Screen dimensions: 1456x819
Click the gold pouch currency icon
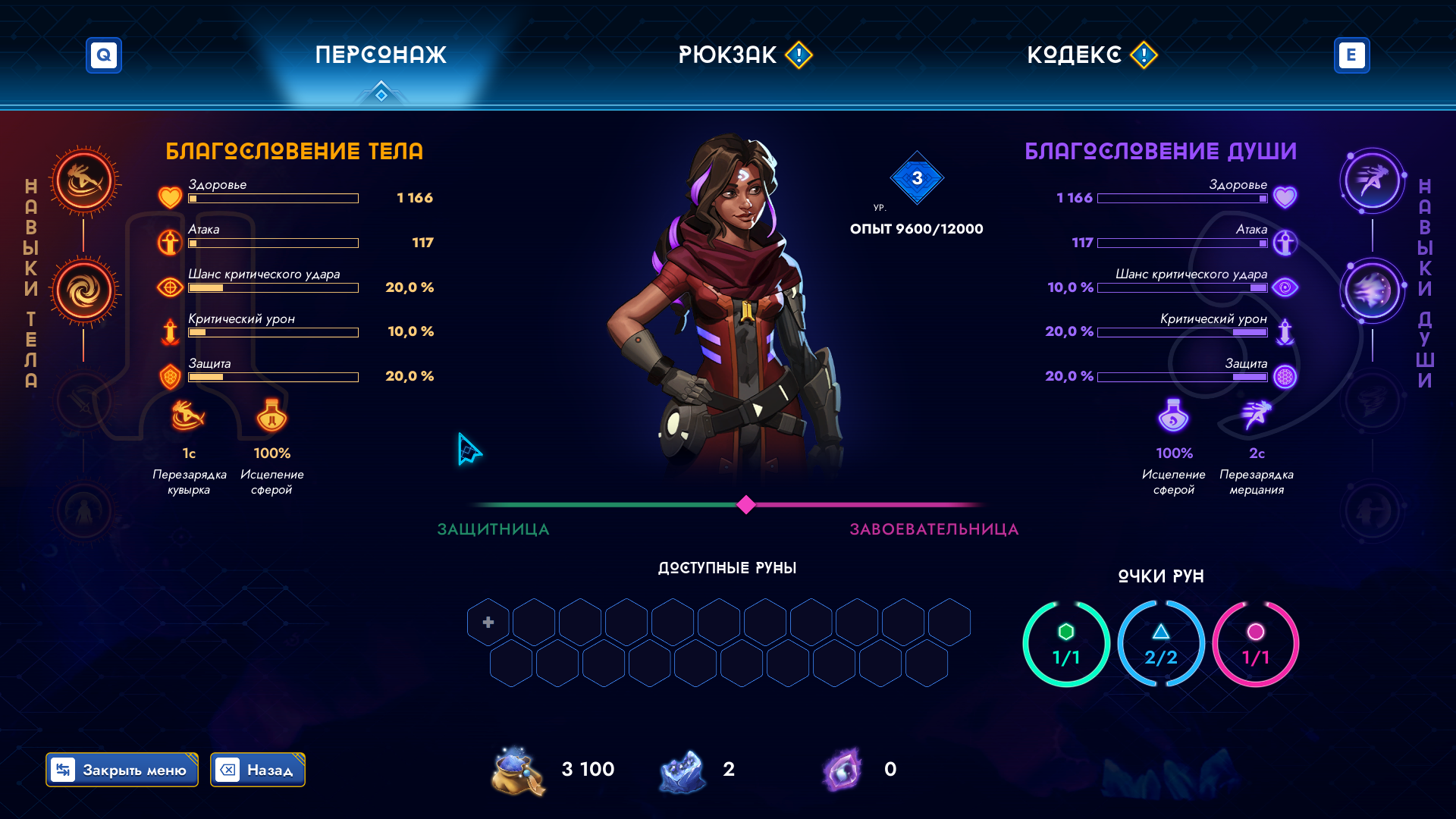[518, 770]
